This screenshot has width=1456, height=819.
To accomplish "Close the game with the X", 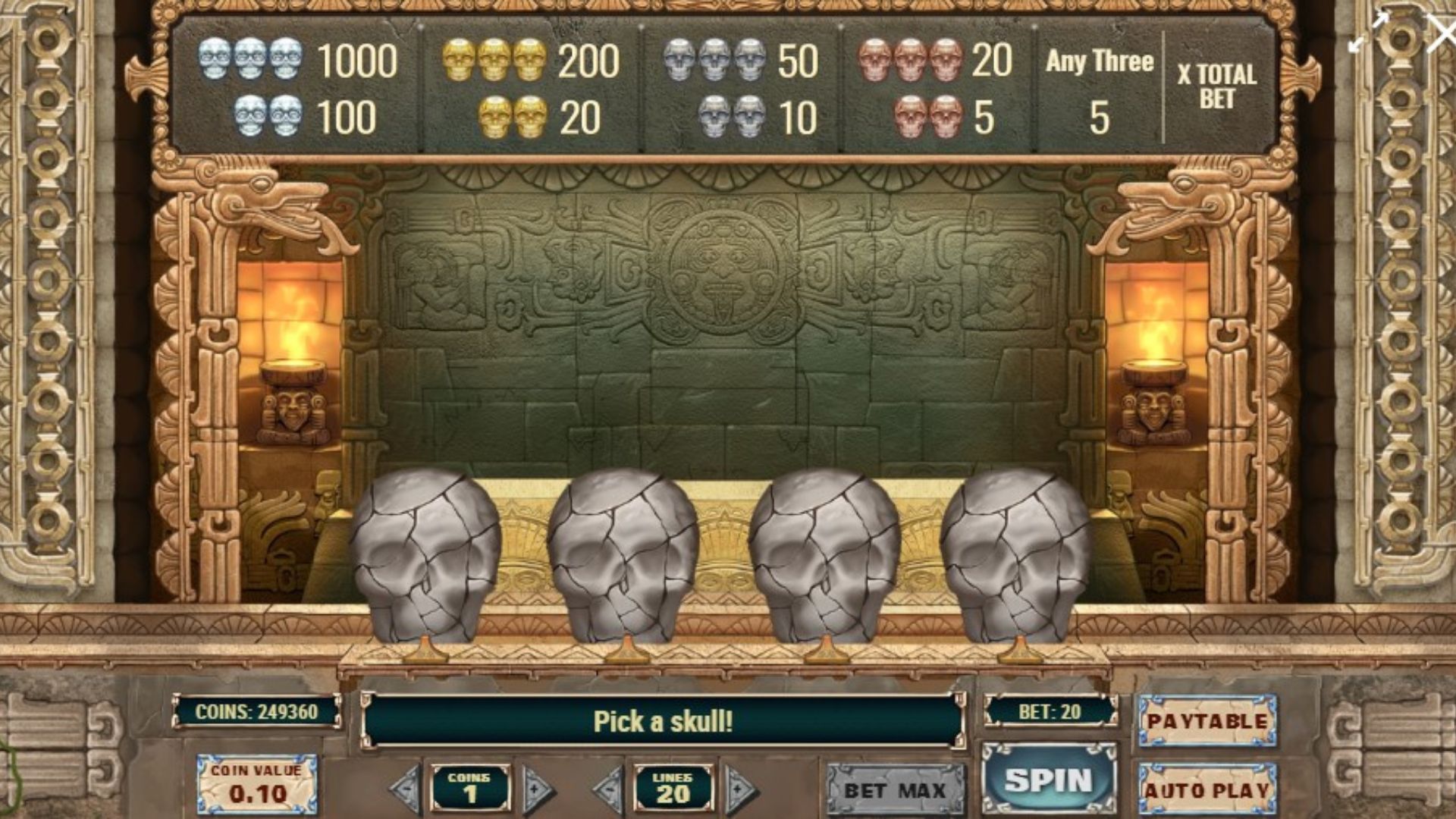I will click(1439, 34).
